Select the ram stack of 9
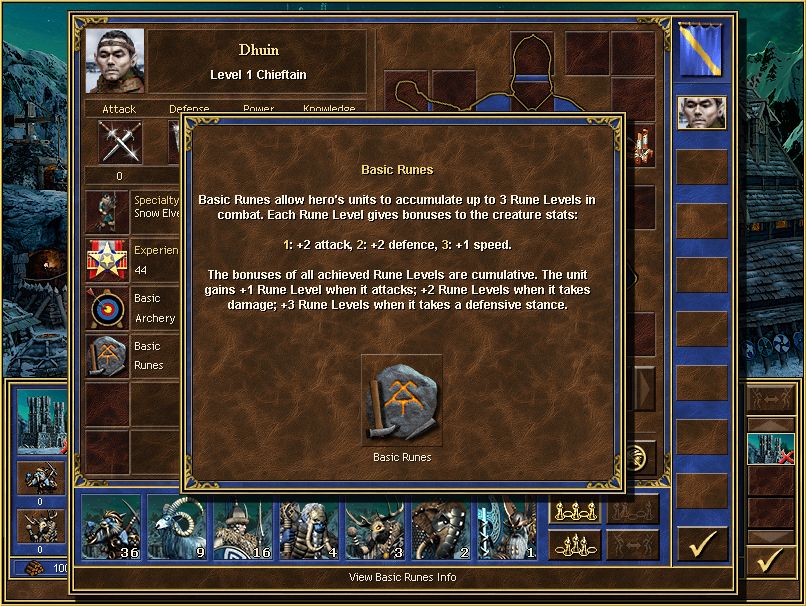Screen dimensions: 806x606 pos(177,527)
